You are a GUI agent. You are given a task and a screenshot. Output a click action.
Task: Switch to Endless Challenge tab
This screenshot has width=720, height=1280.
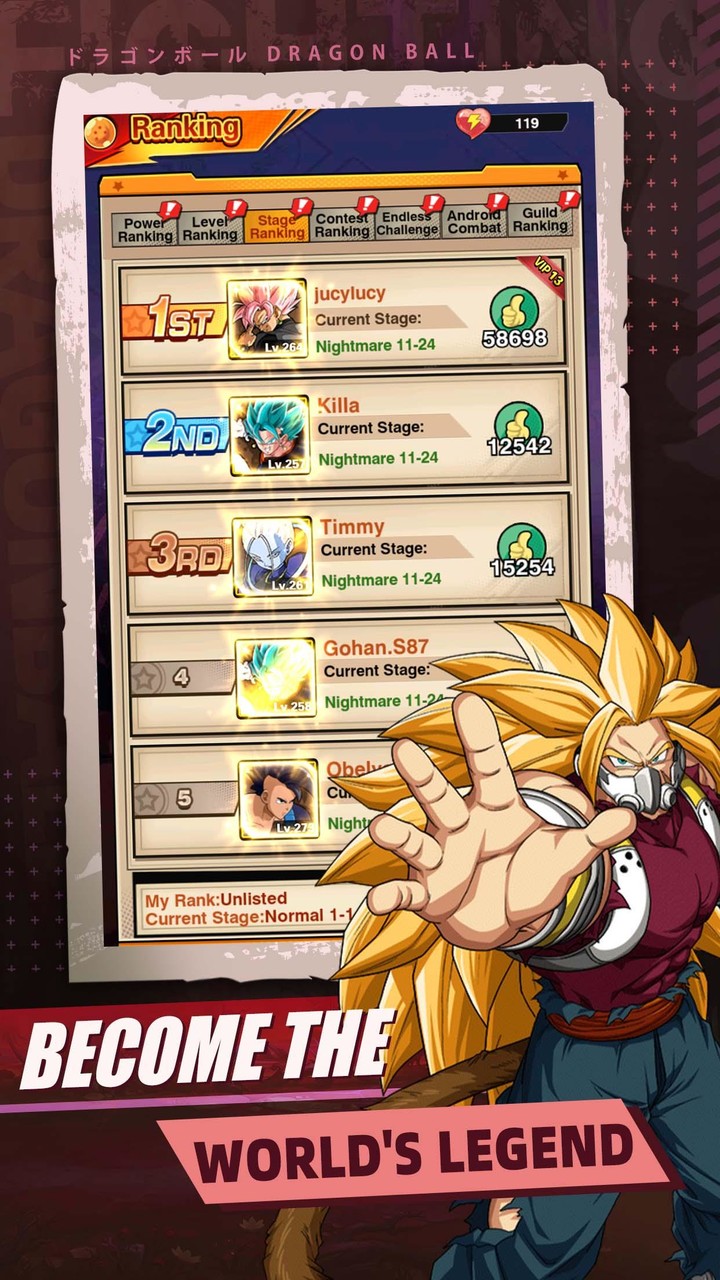click(x=407, y=222)
